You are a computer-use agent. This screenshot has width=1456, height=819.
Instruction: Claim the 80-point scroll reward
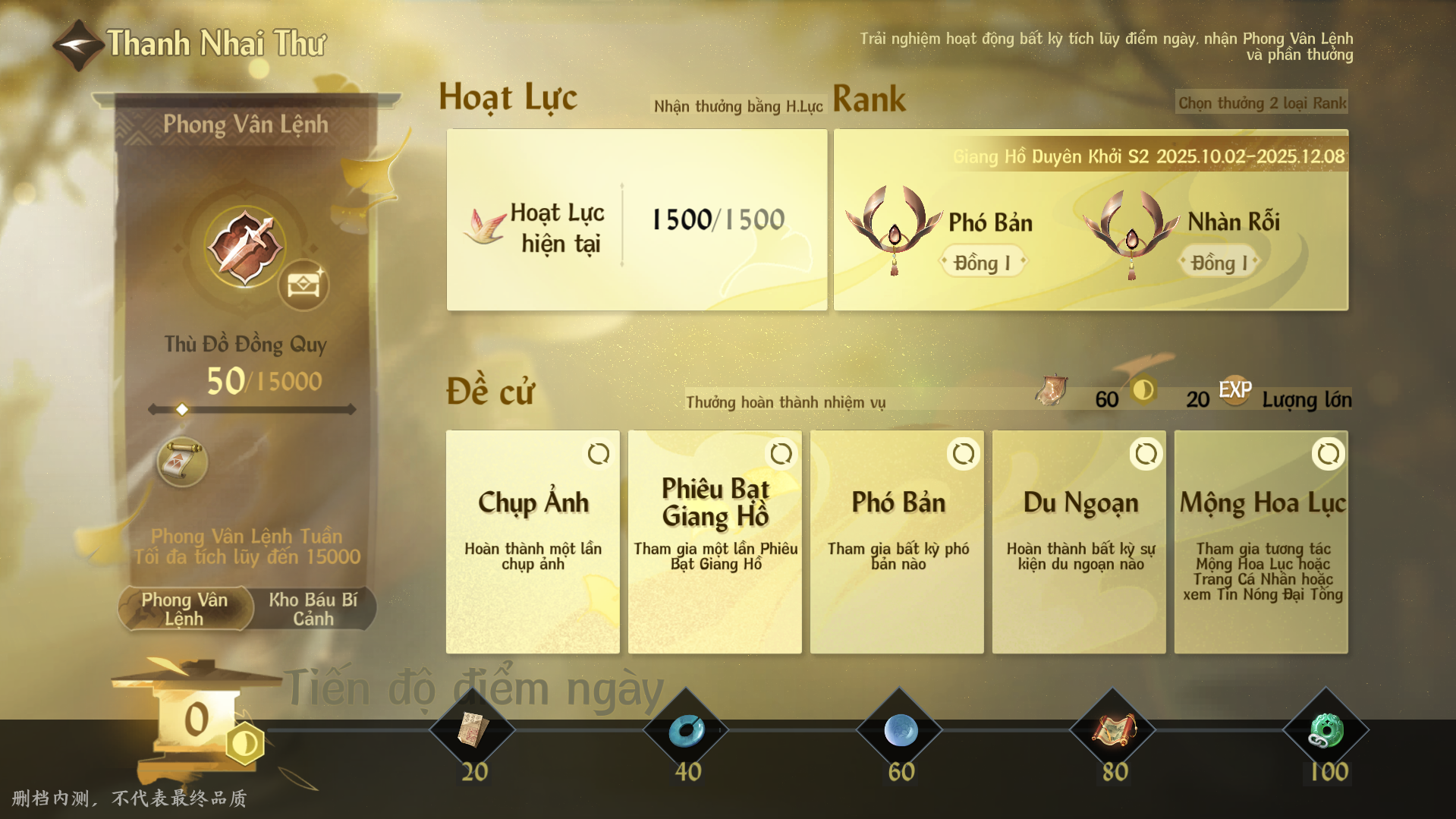click(1113, 730)
